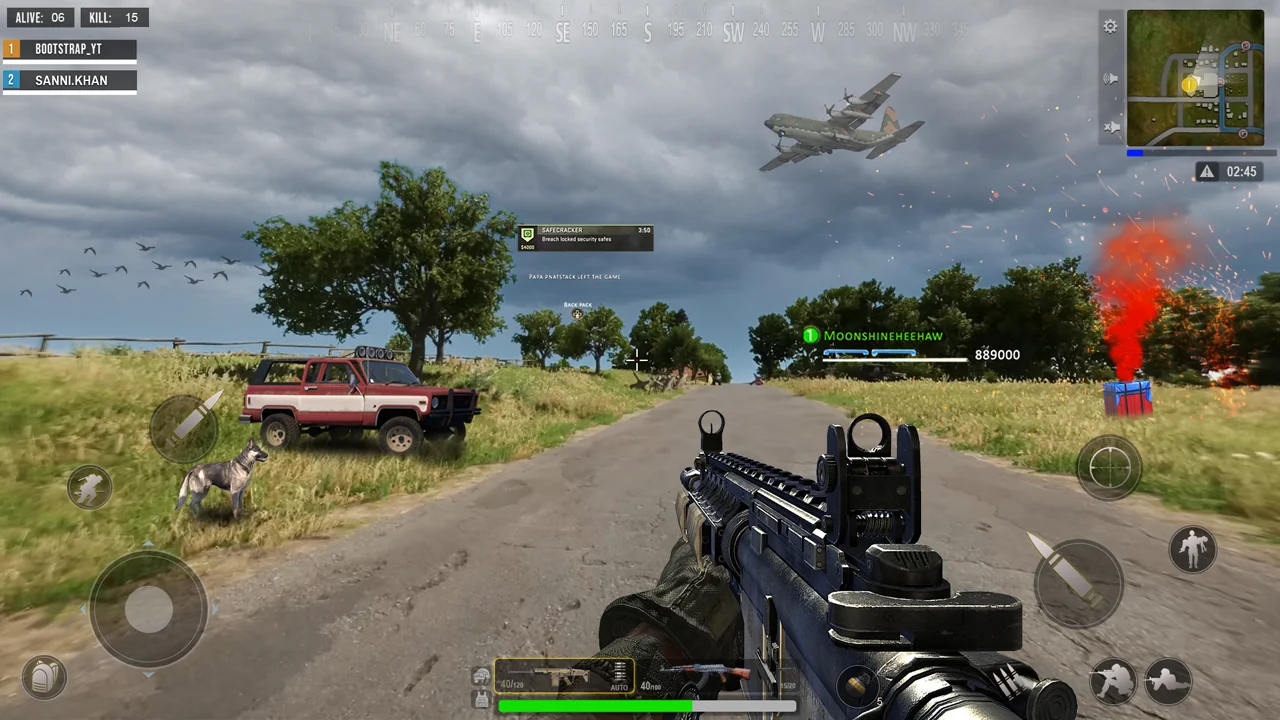Throw a grenade using the grenade button
The image size is (1280, 720).
(858, 685)
